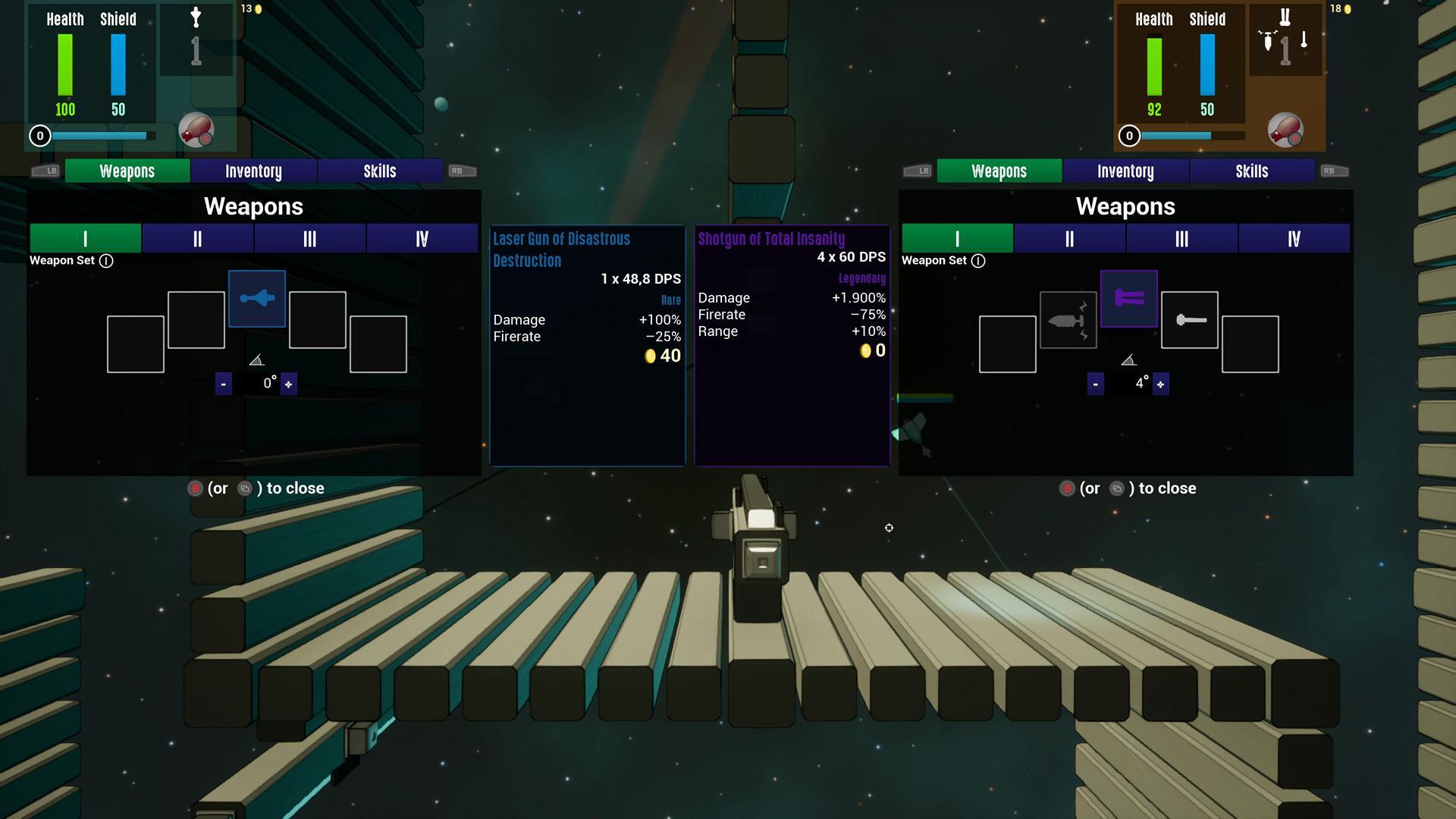Toggle the Weapon Set info circle on left panel
The width and height of the screenshot is (1456, 819).
point(107,261)
